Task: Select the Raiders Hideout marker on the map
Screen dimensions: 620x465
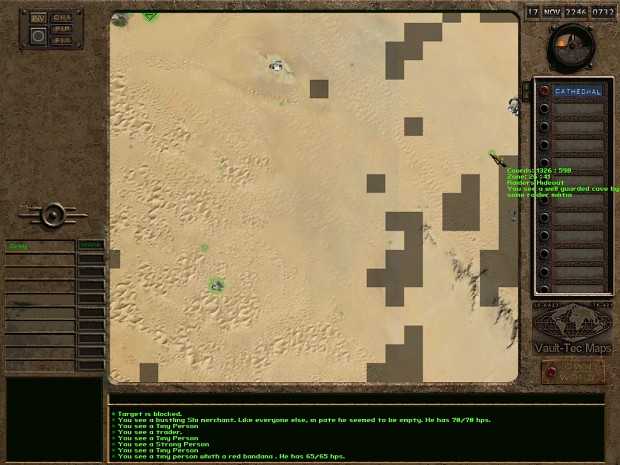Action: point(493,155)
